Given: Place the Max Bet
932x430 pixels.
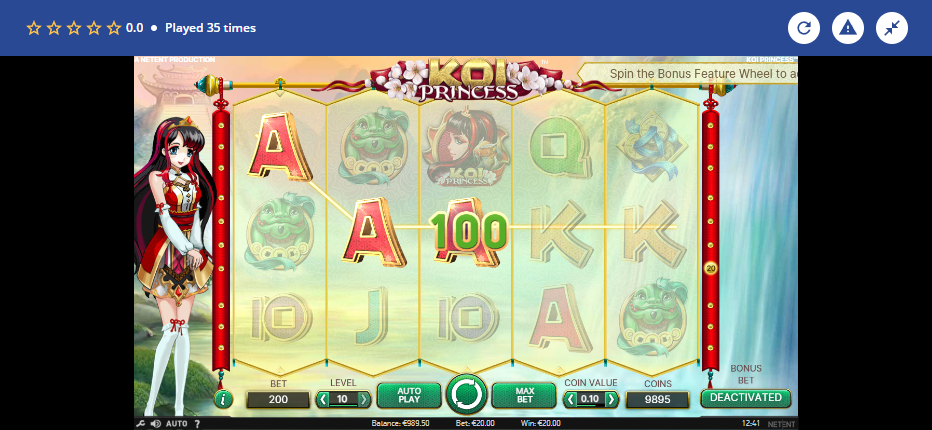Looking at the screenshot, I should click(x=523, y=396).
